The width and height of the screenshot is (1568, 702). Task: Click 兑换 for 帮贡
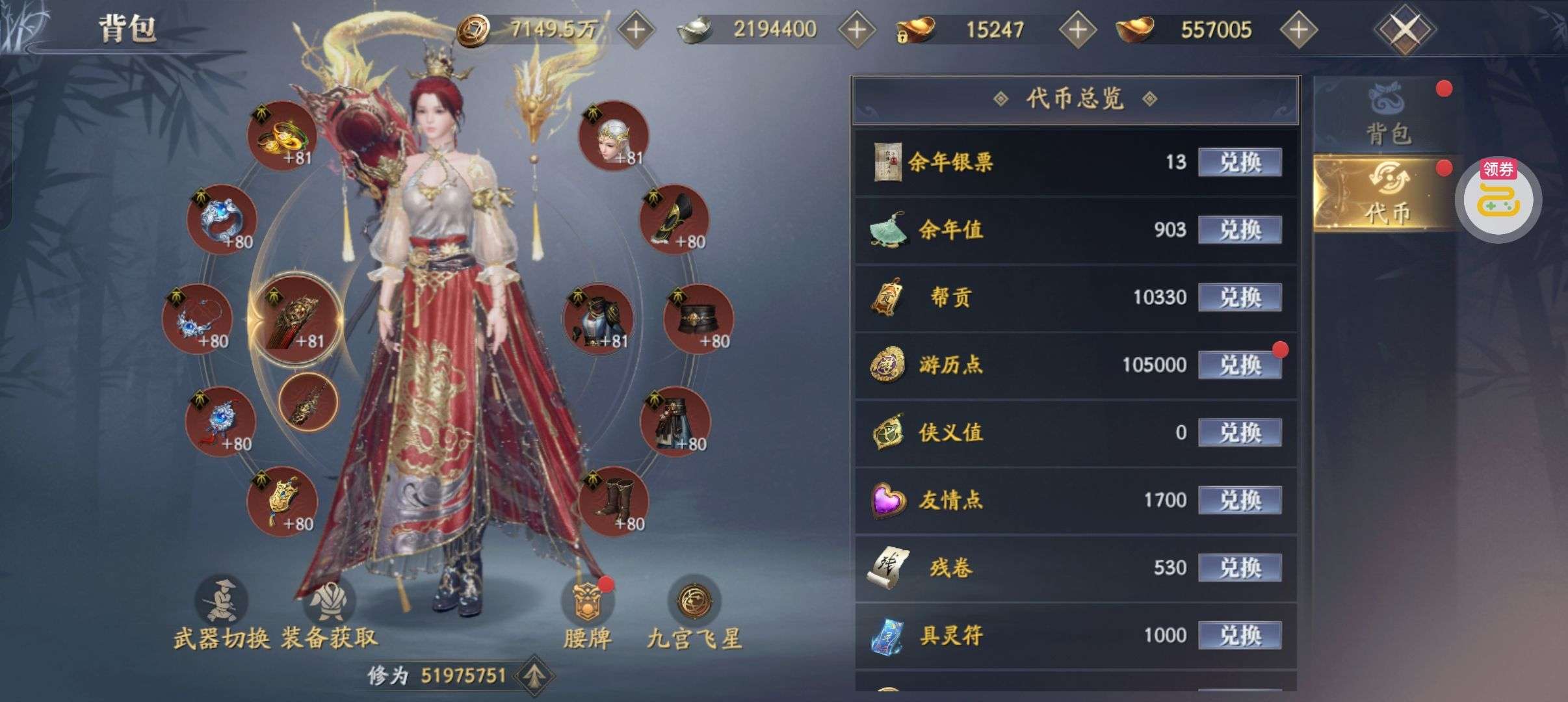[1239, 297]
